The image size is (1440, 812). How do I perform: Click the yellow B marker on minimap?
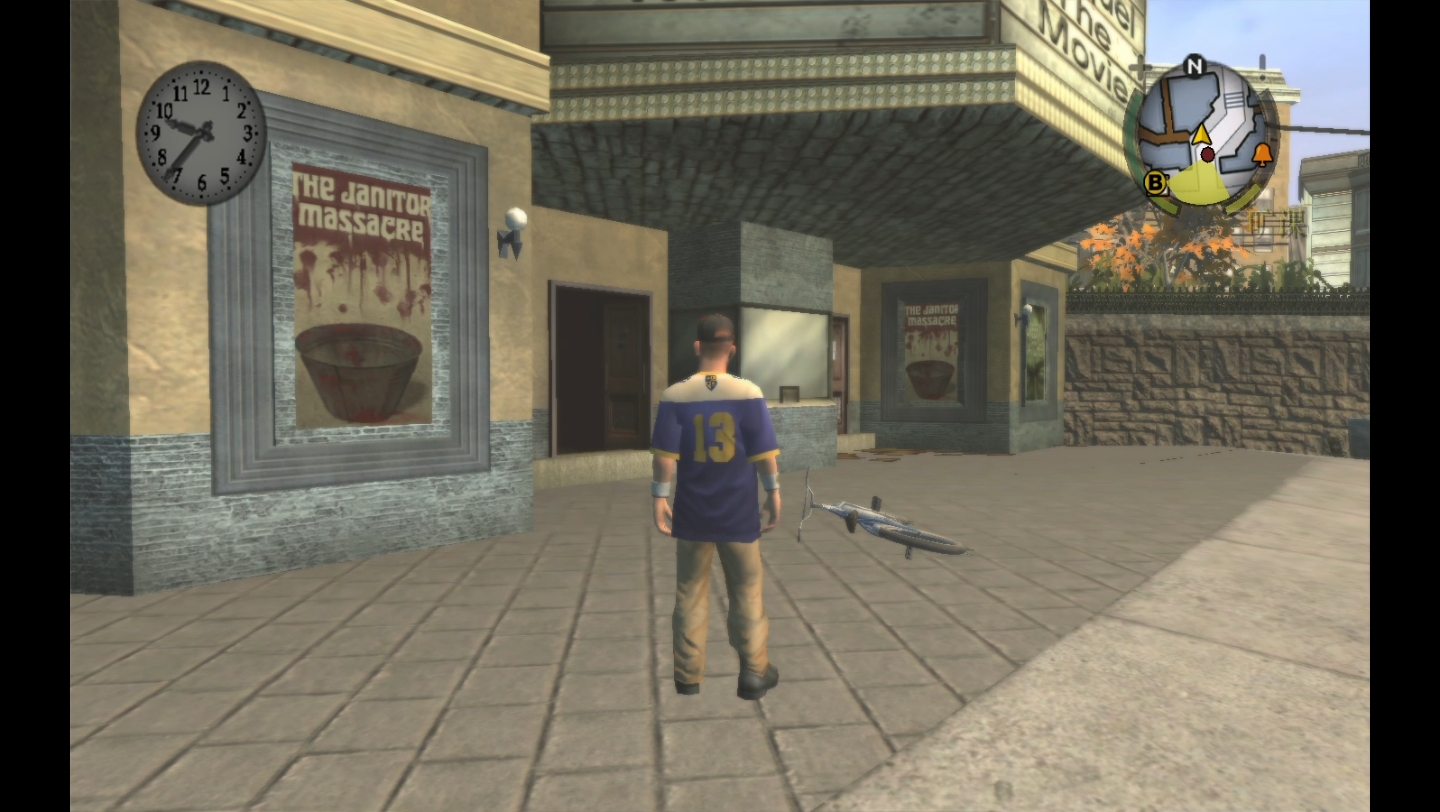(1156, 183)
